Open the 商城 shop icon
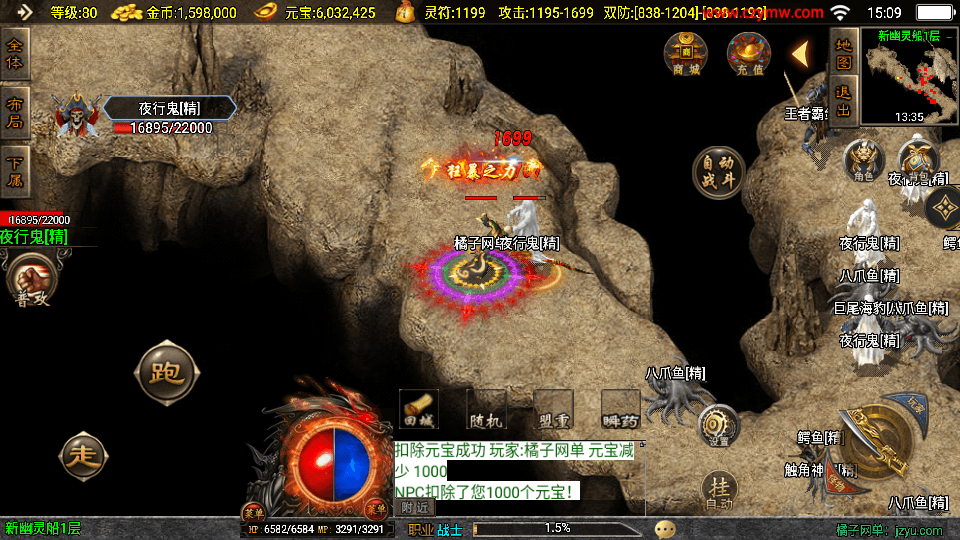 click(x=686, y=53)
